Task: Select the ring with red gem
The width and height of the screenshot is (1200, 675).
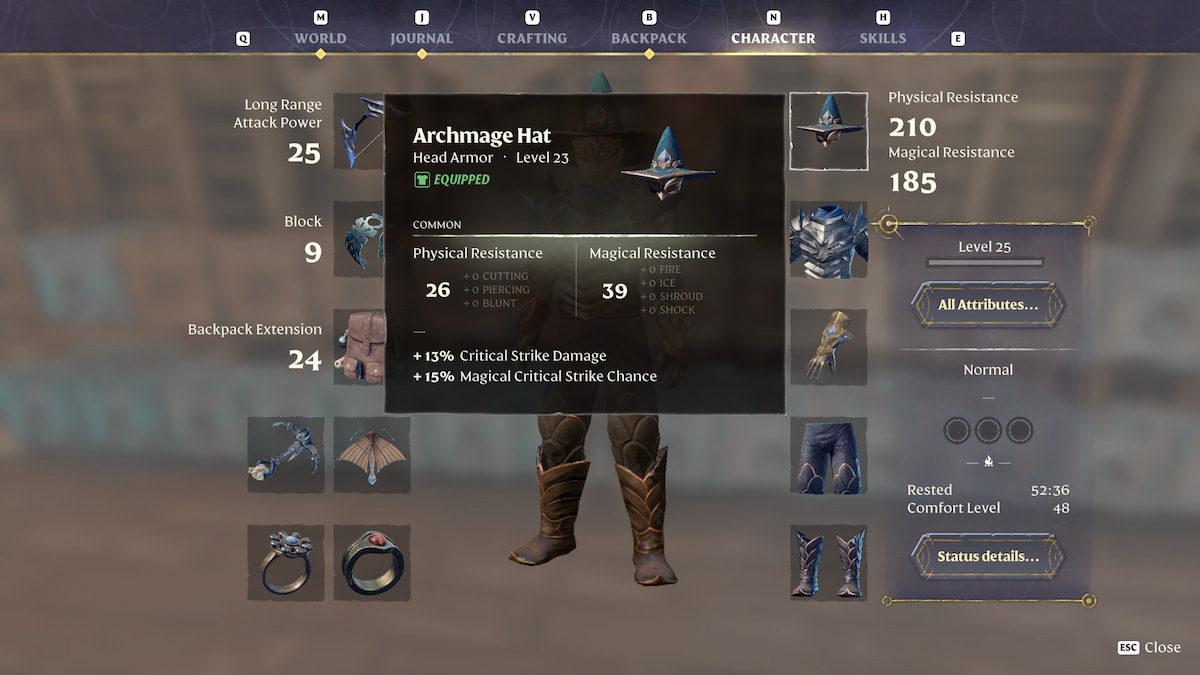Action: [x=372, y=563]
